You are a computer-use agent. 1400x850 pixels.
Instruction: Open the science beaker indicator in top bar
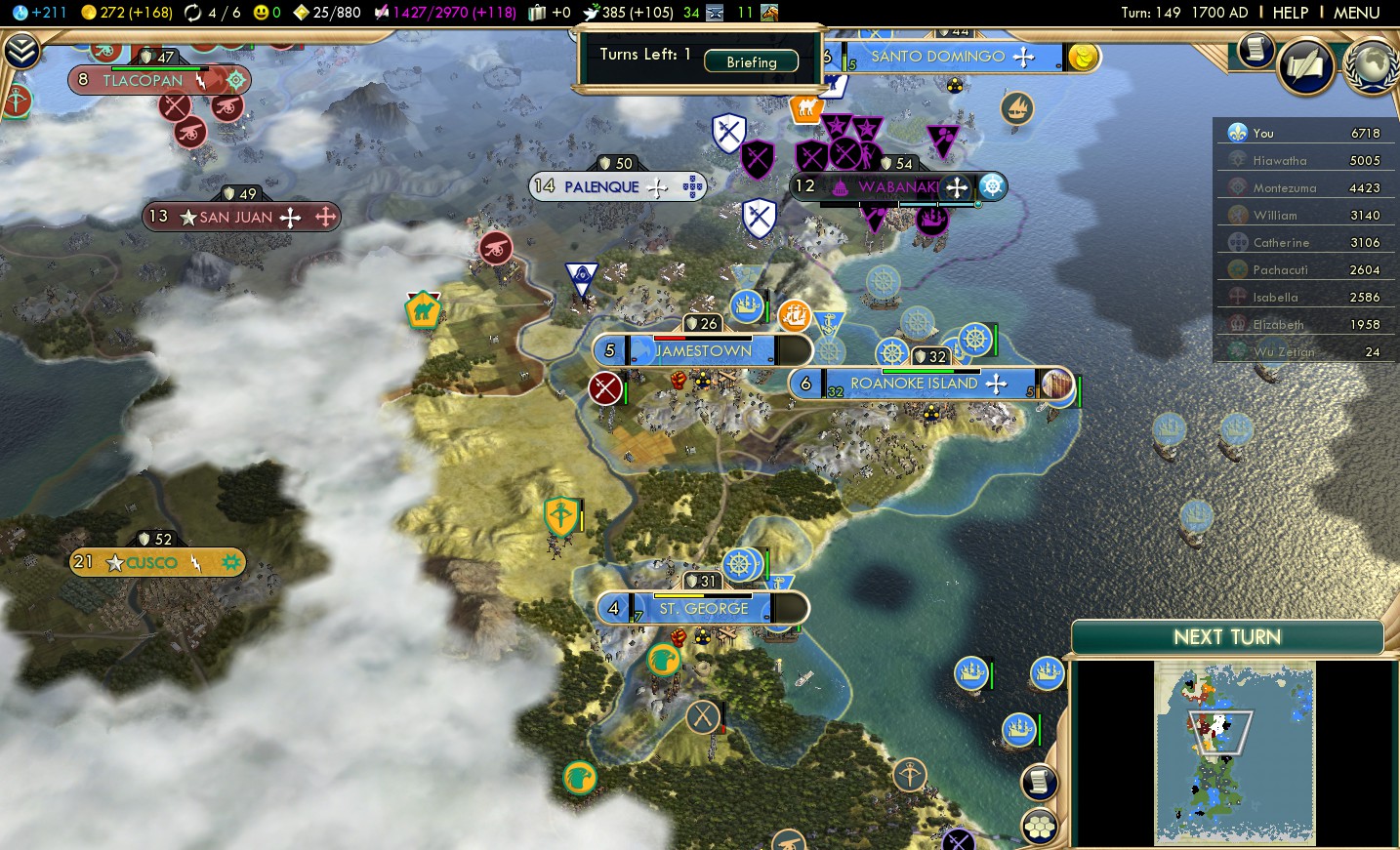click(41, 13)
